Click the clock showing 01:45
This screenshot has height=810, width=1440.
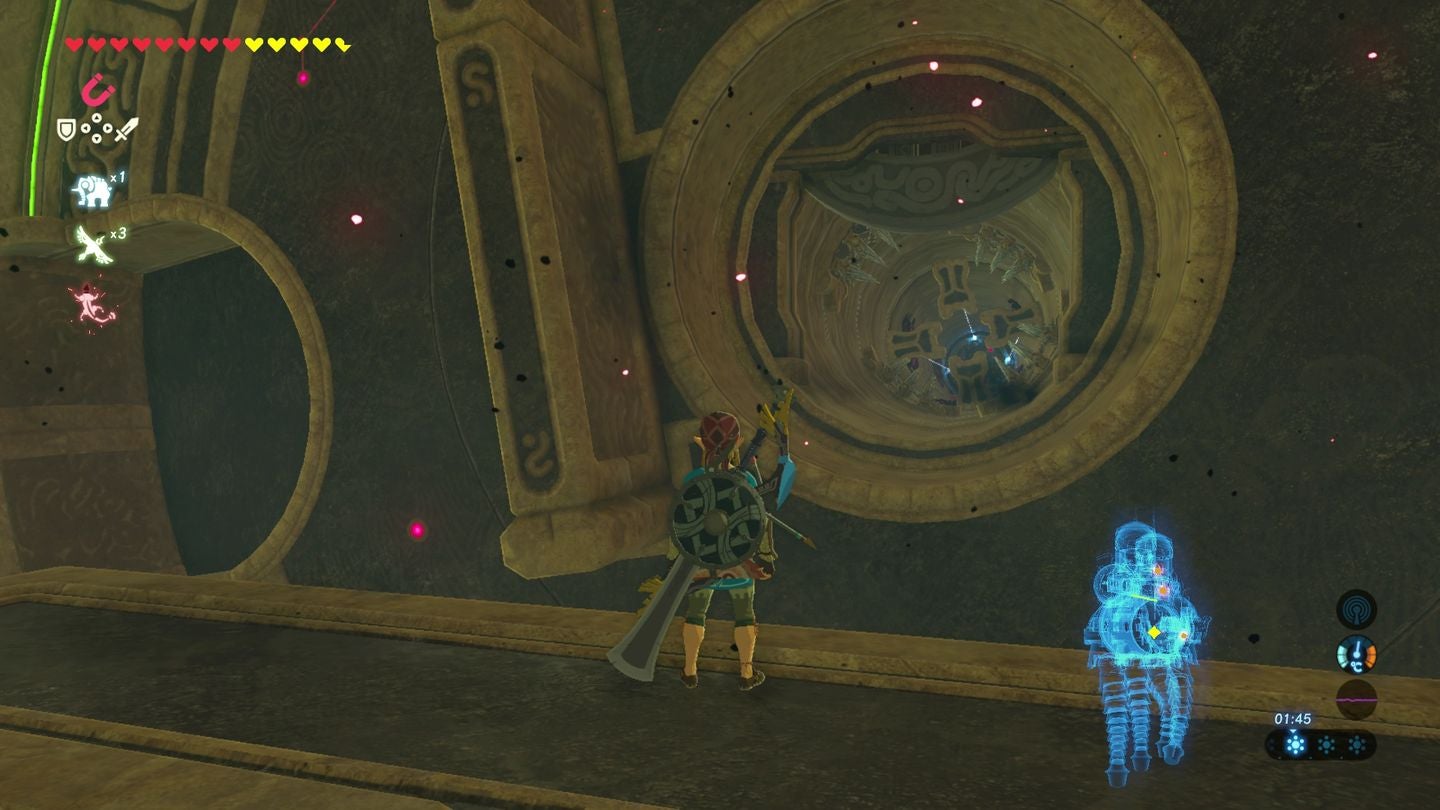click(1292, 719)
